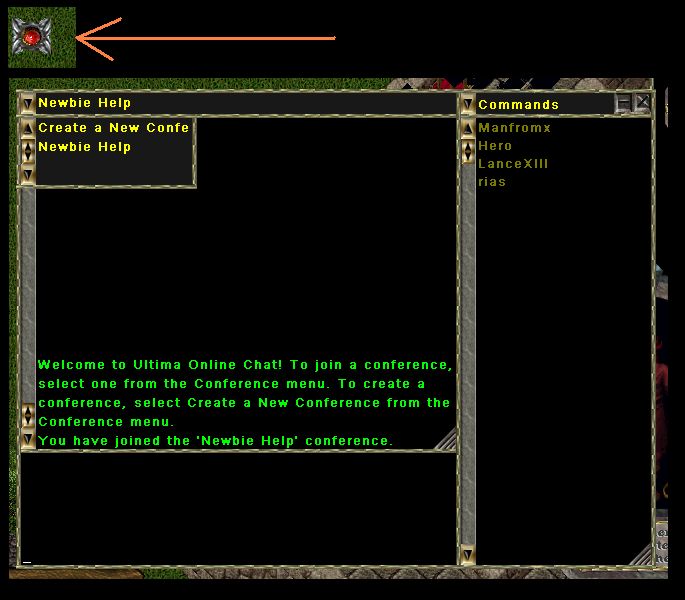
Task: Select player Hero in the user list
Action: tap(495, 146)
